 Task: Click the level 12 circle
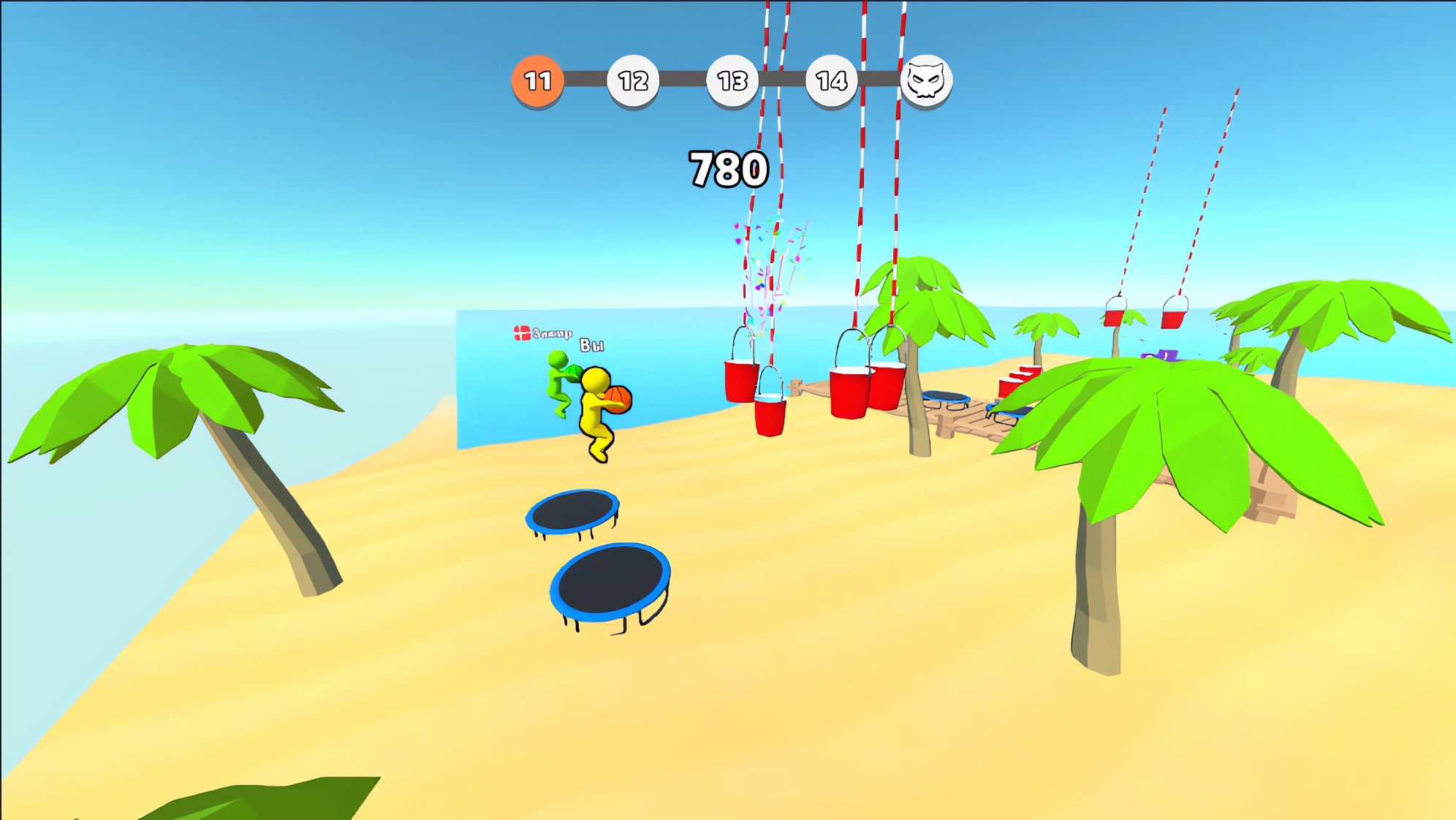pos(633,80)
